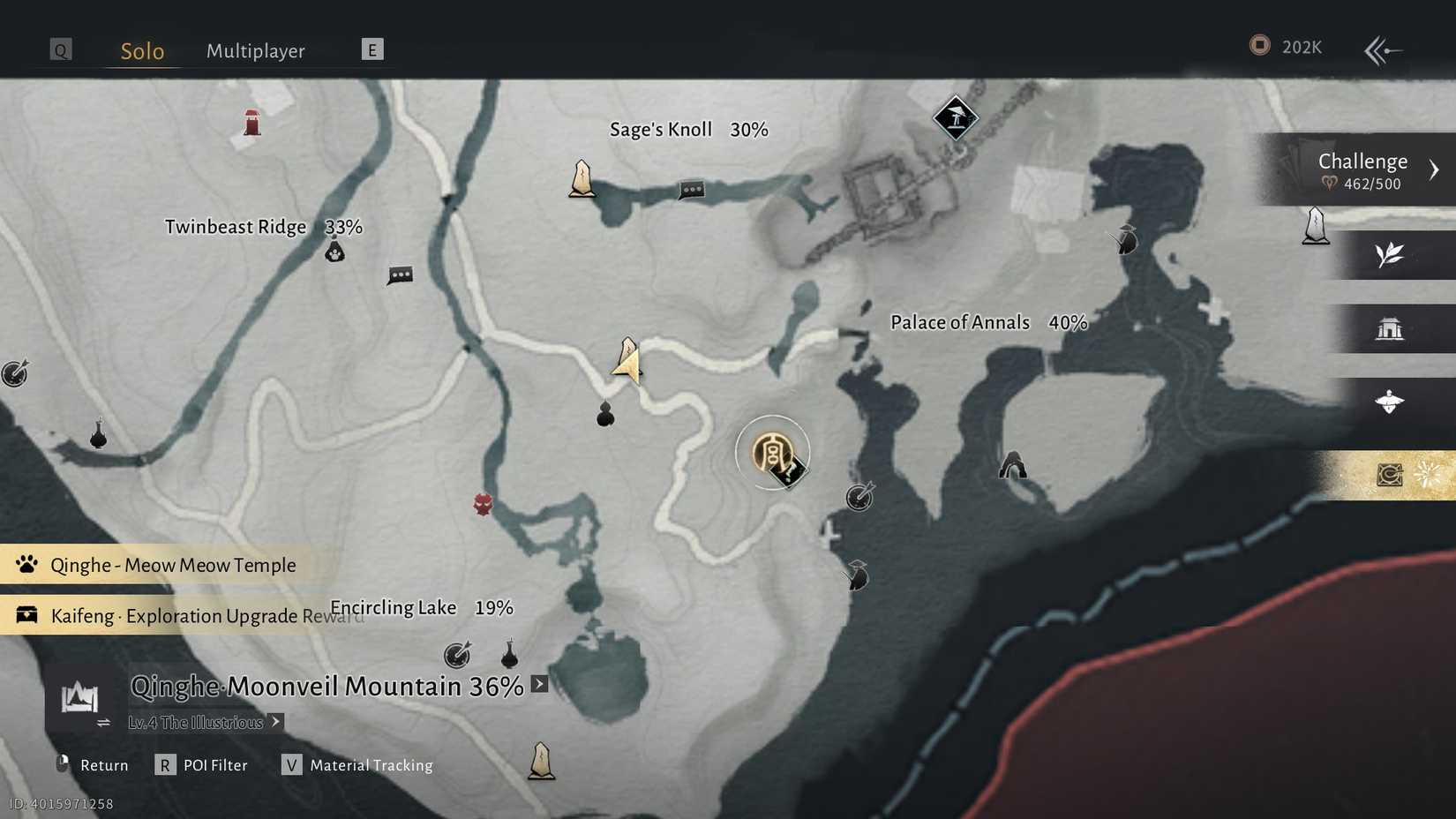Switch to the Multiplayer tab

[255, 50]
